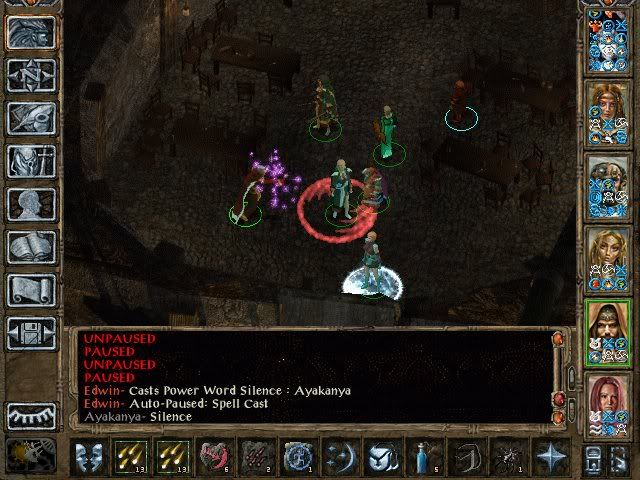Activate the red claw quick spell
Viewport: 640px width, 480px height.
click(x=255, y=456)
